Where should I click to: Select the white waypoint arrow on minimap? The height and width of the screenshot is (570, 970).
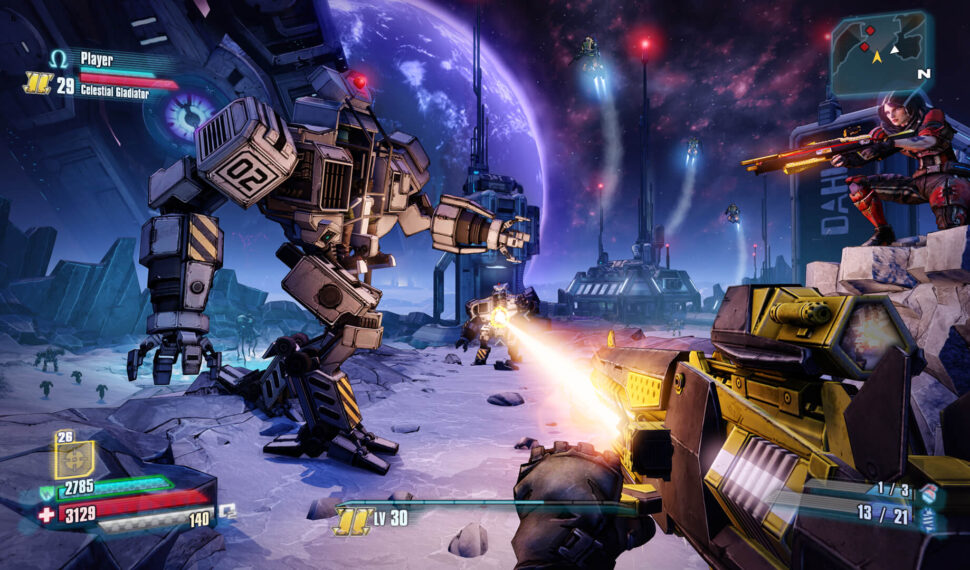896,49
